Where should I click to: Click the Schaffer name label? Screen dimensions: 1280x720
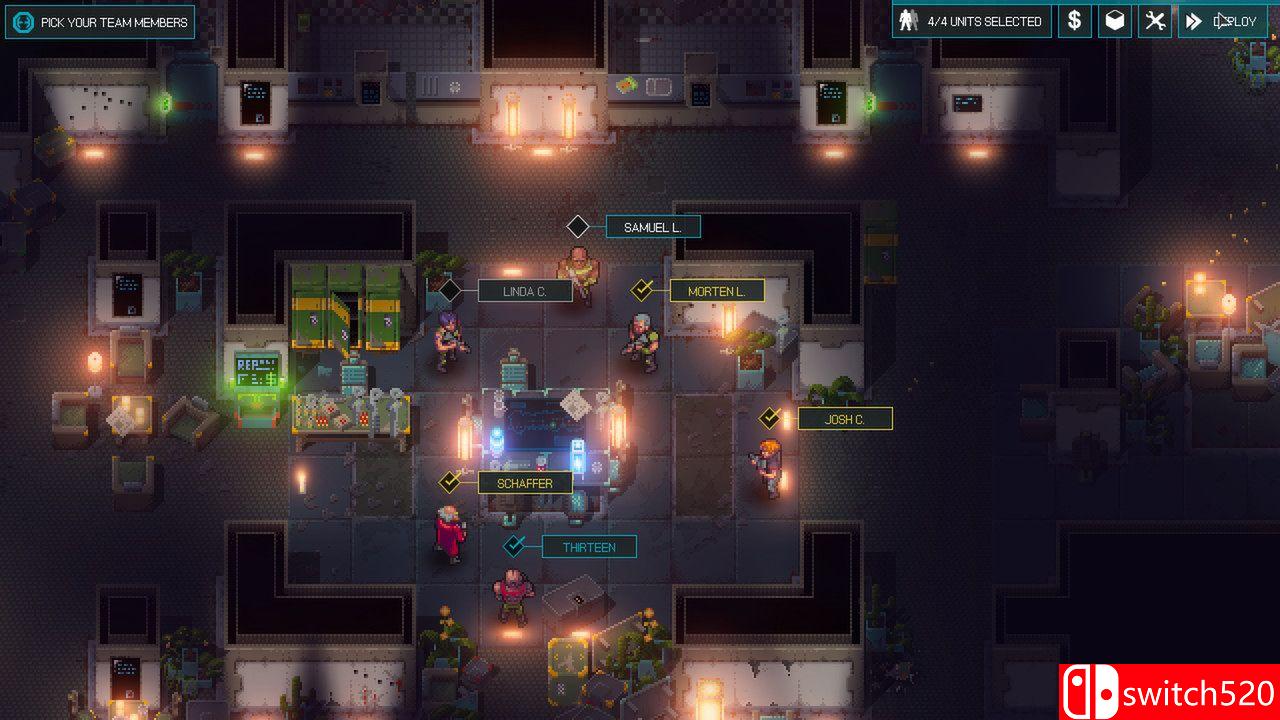click(524, 482)
